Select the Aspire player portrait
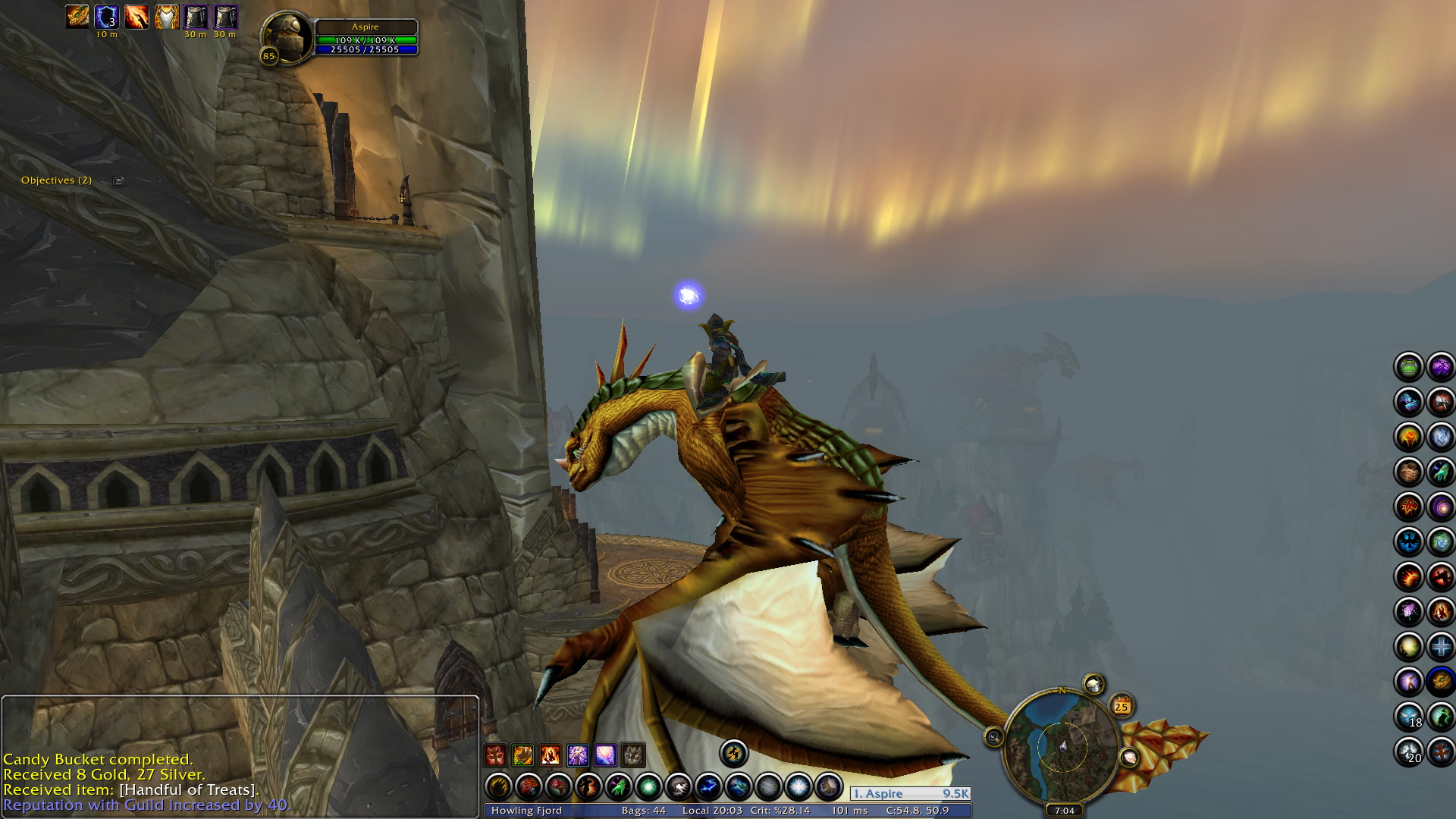The image size is (1456, 819). coord(287,37)
